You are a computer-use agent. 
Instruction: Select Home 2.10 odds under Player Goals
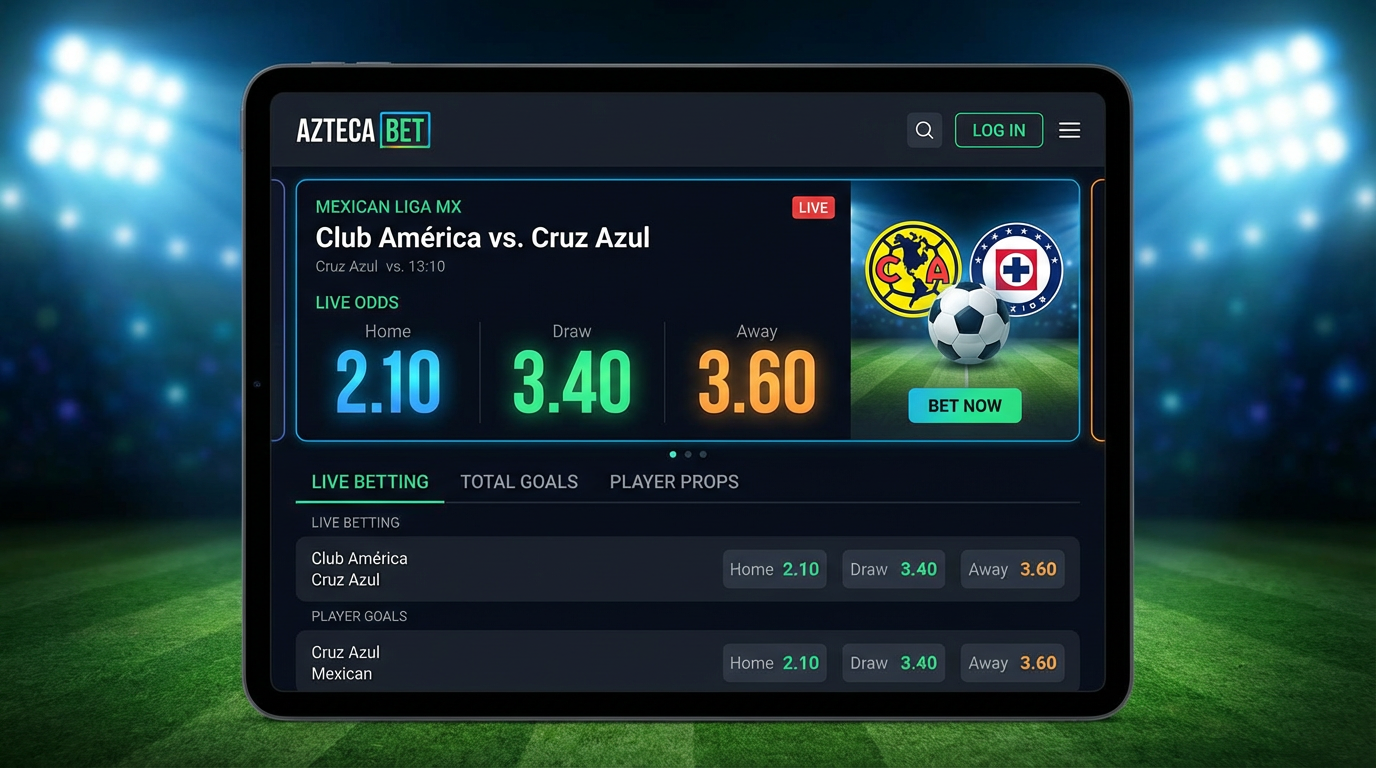774,662
